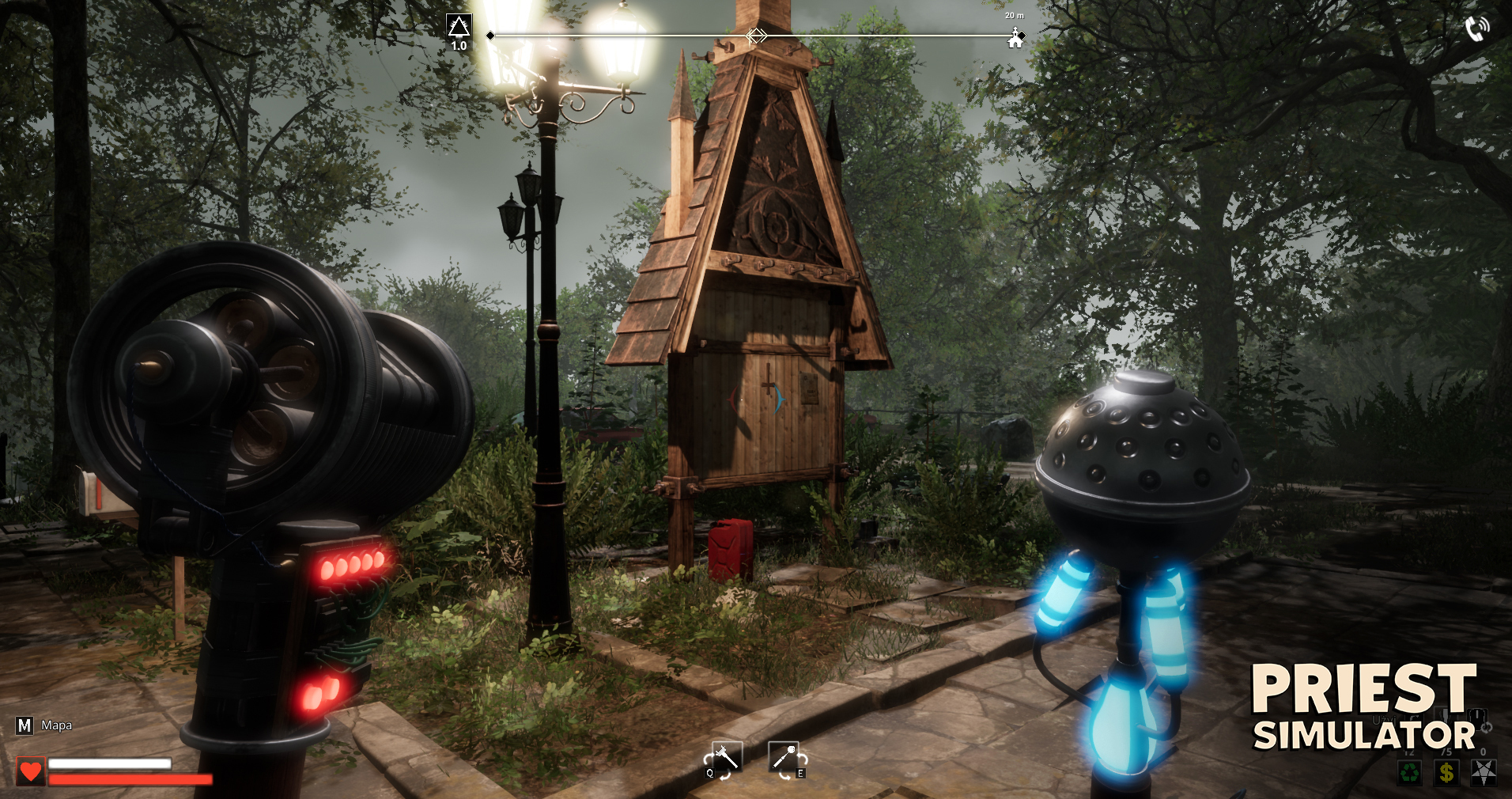Select the aspergillum tool in the E slot
This screenshot has height=799, width=1512.
[784, 756]
